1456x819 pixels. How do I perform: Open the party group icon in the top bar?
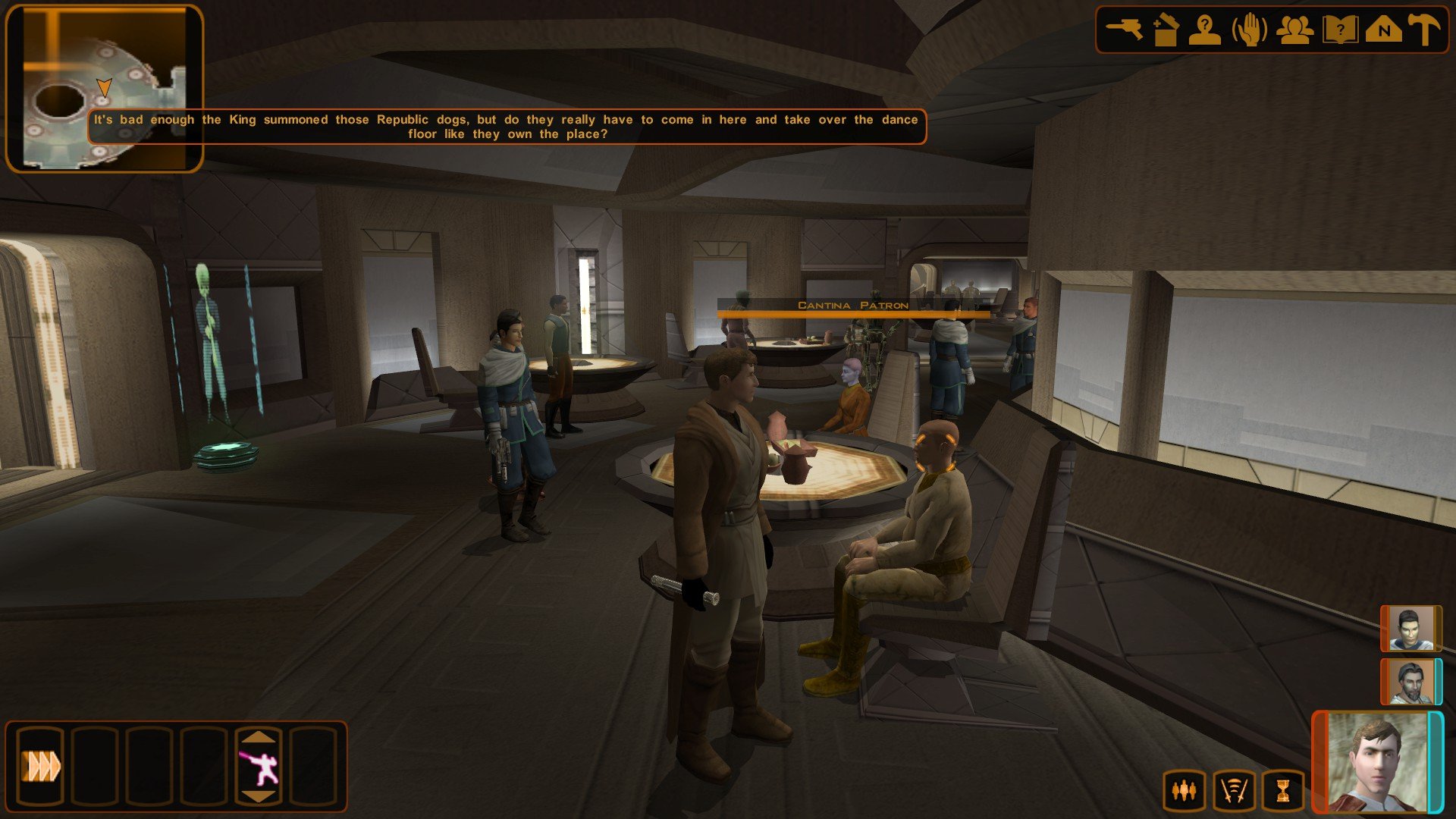[1294, 31]
